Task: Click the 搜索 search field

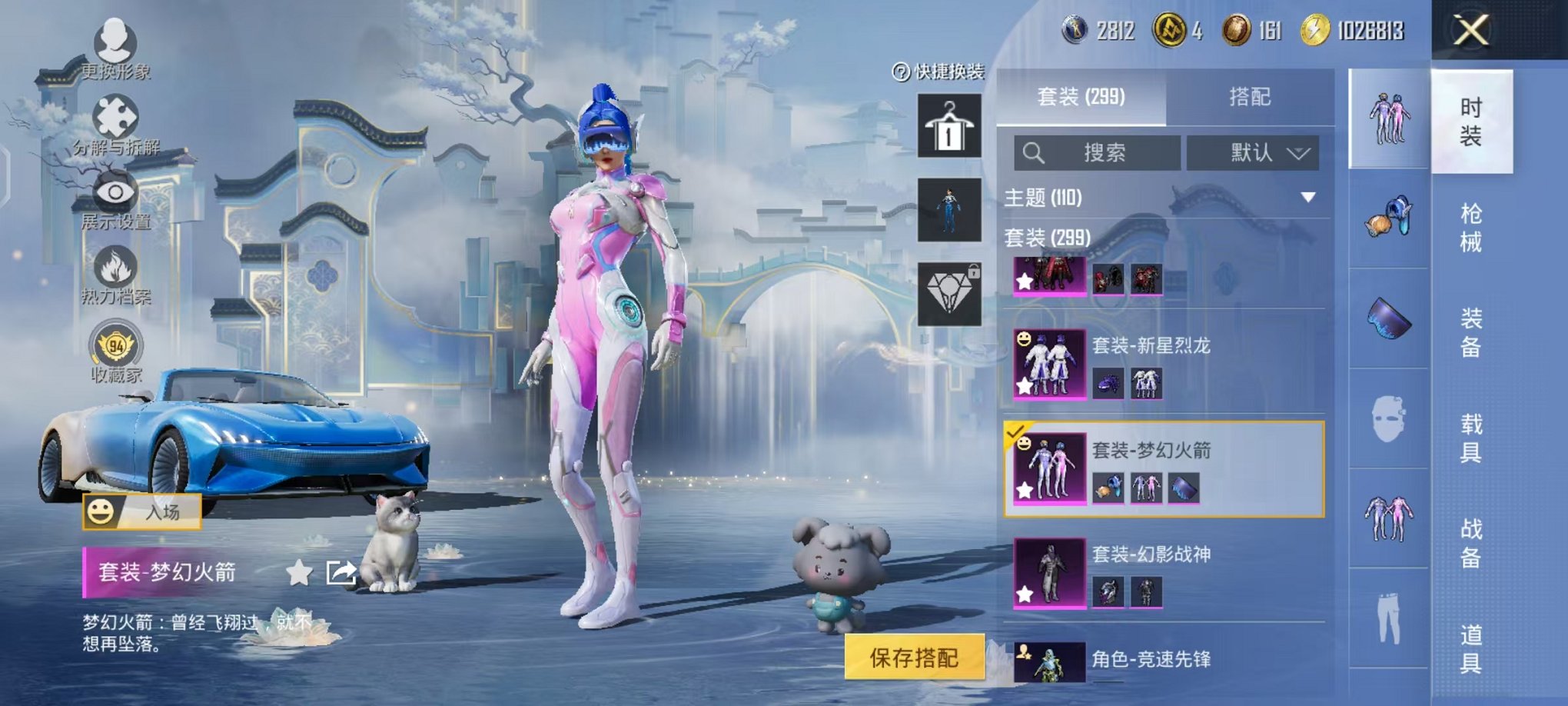Action: tap(1097, 153)
